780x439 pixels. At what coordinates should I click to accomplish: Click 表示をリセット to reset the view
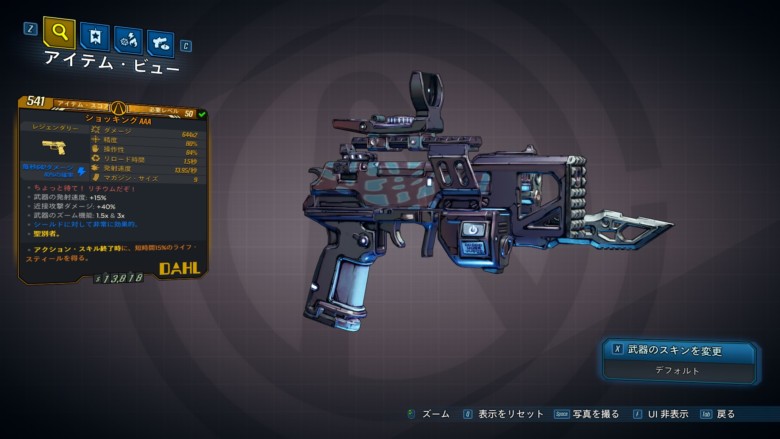coord(509,413)
